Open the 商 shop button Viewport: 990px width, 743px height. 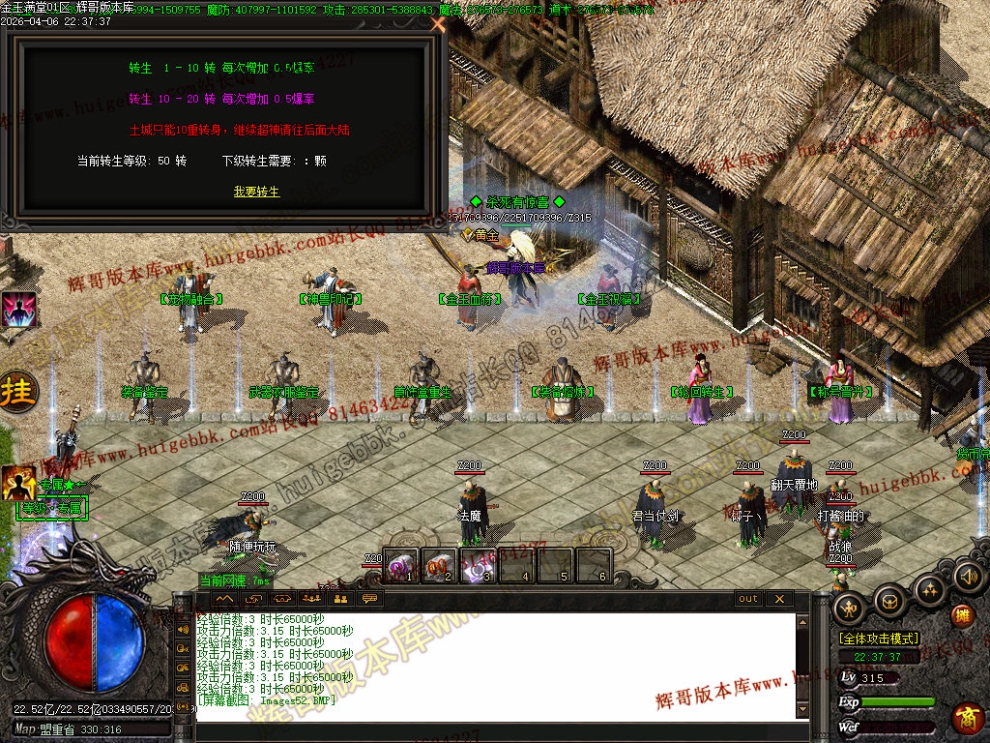pyautogui.click(x=967, y=718)
